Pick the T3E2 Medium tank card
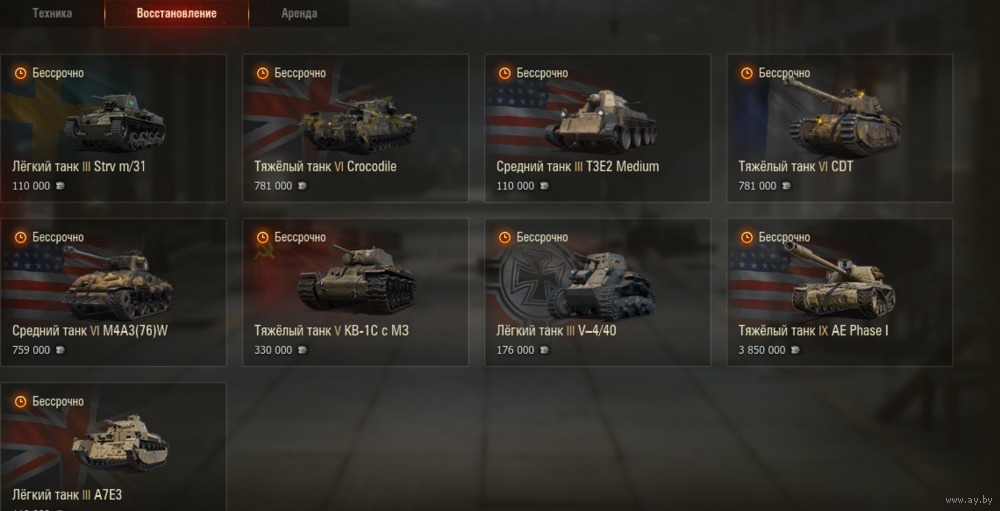 click(x=598, y=128)
